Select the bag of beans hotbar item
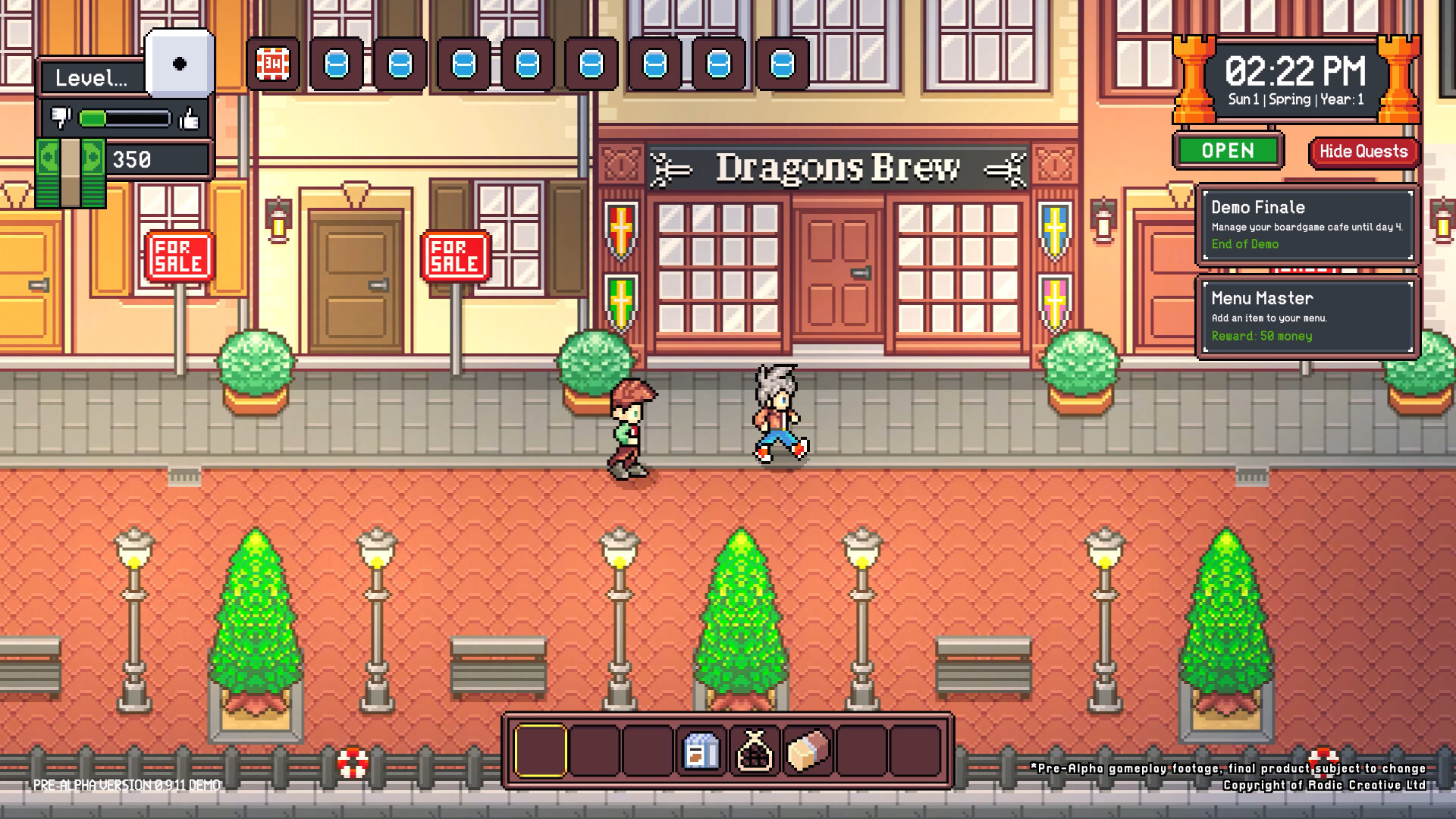 click(x=755, y=752)
